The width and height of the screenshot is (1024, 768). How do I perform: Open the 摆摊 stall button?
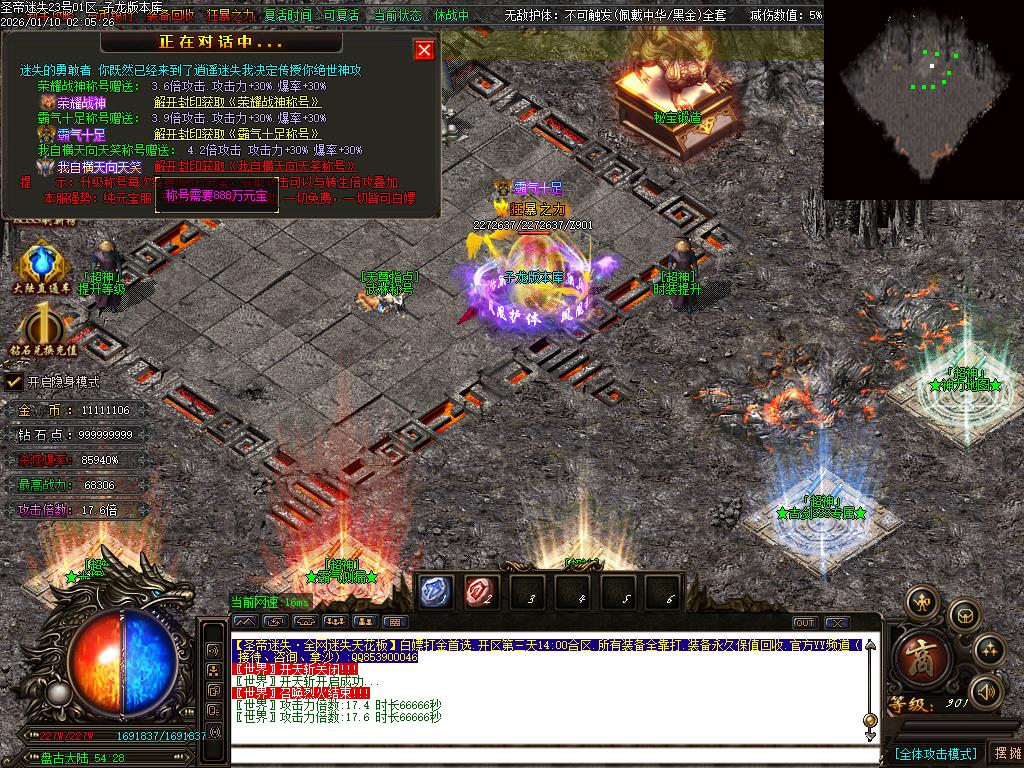[1005, 753]
